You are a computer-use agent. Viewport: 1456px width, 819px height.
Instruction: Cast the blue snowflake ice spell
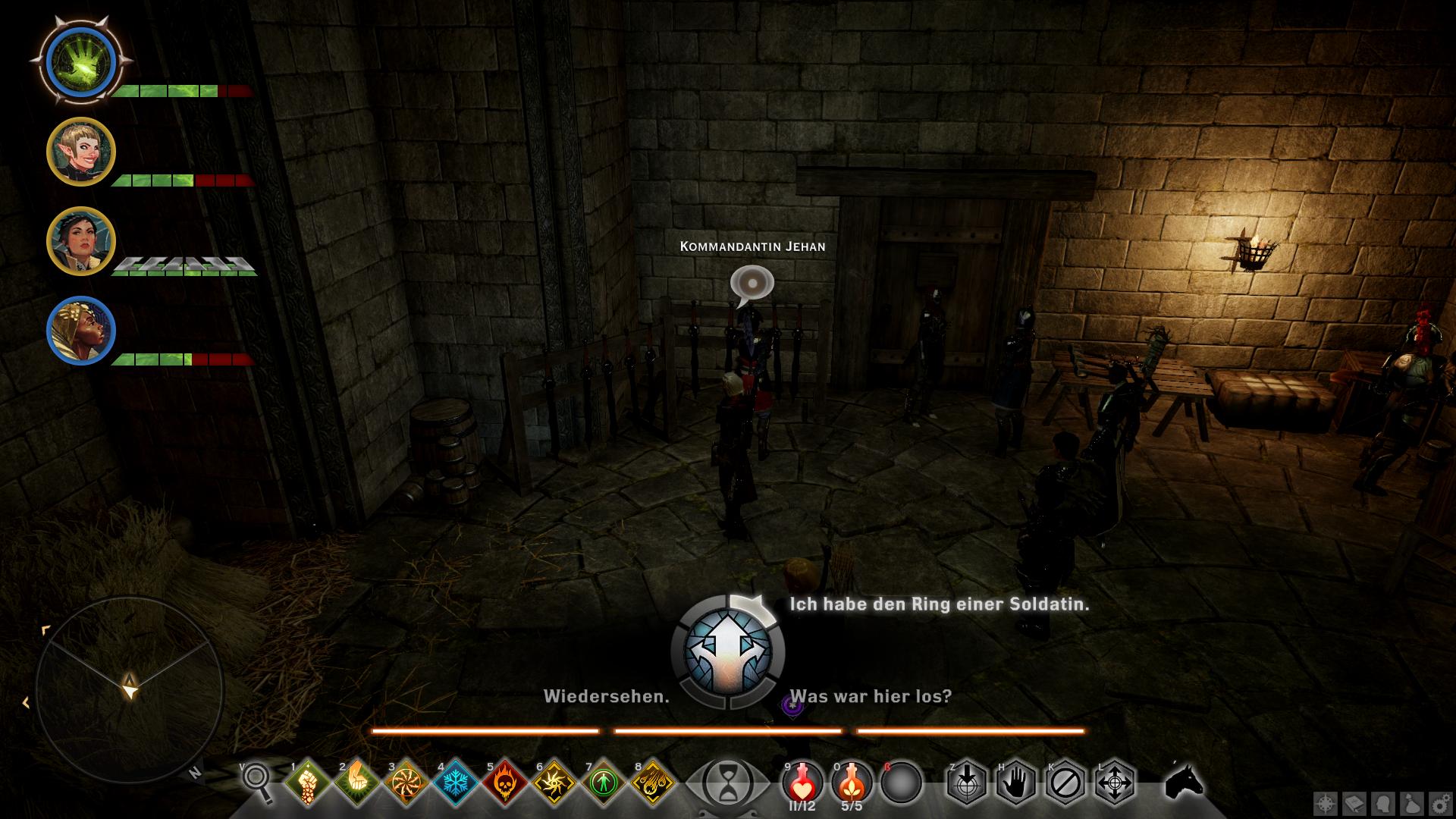(455, 781)
